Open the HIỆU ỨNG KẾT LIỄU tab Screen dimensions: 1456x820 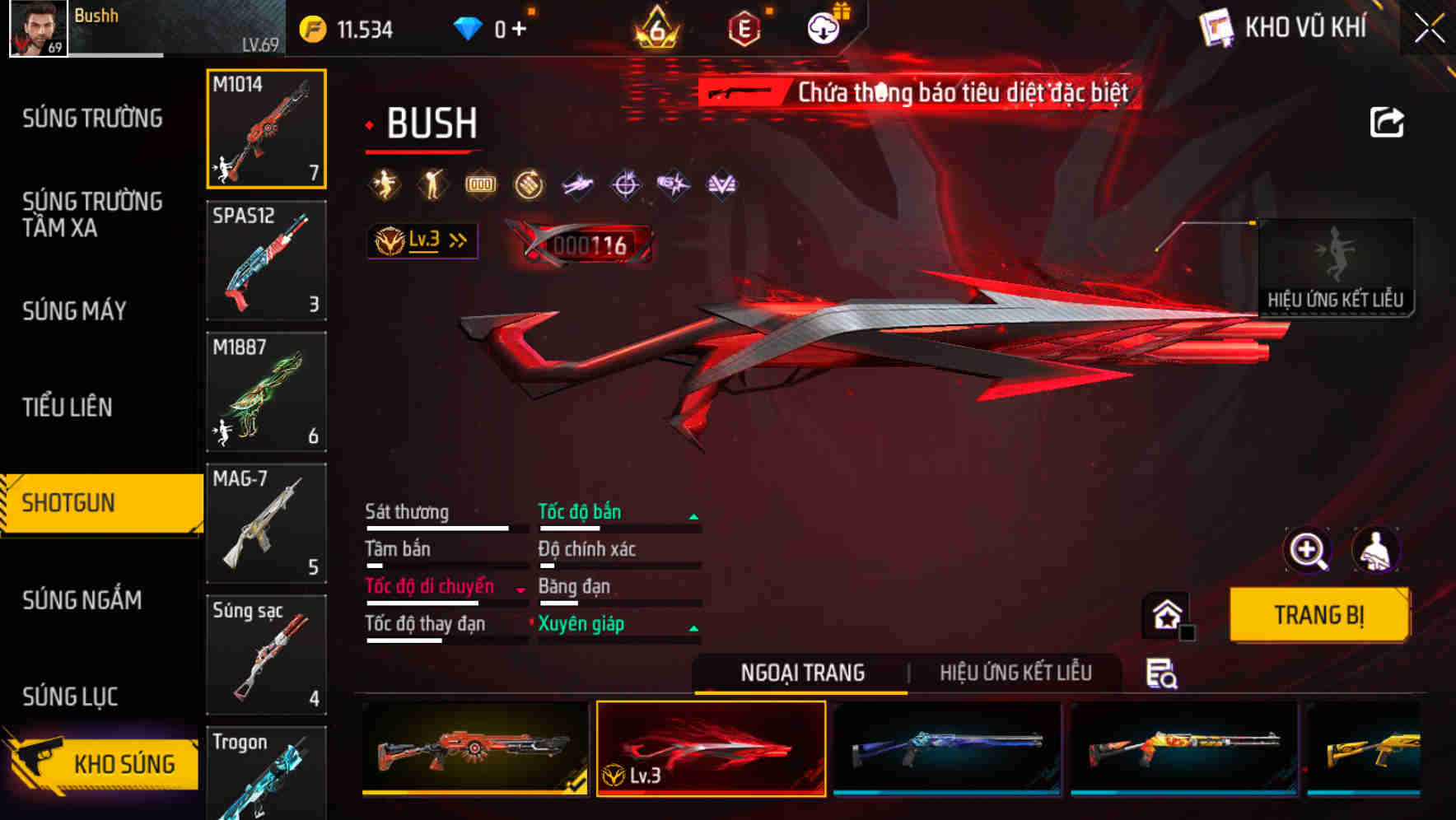tap(1018, 673)
